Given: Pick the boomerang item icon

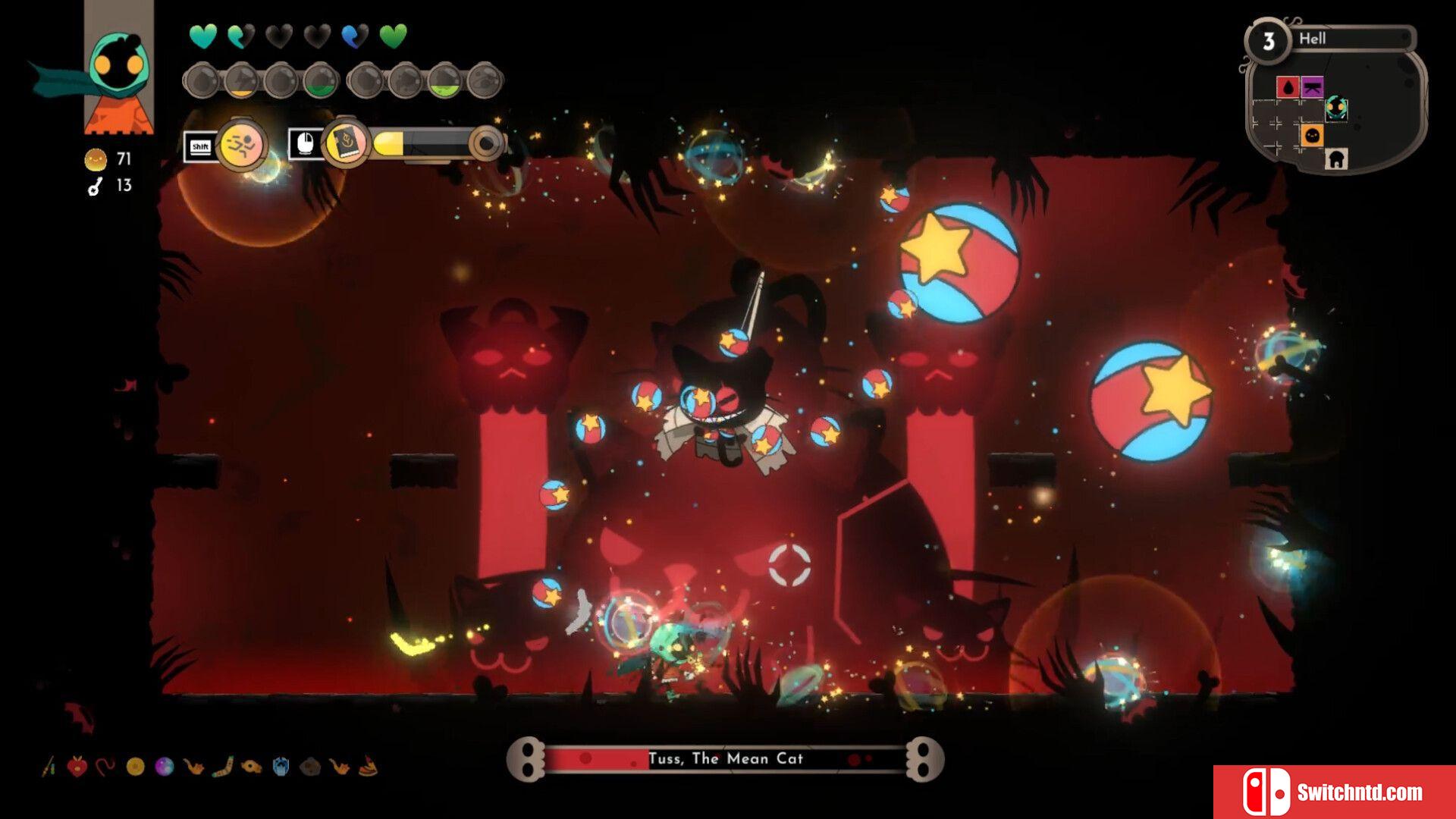Looking at the screenshot, I should [x=222, y=767].
